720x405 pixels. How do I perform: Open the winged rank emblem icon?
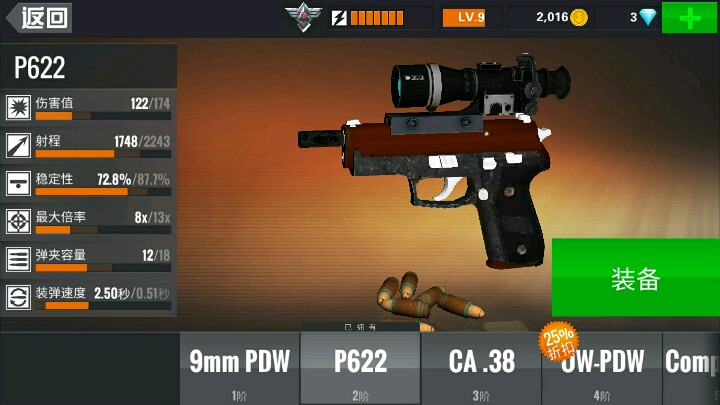coord(300,17)
